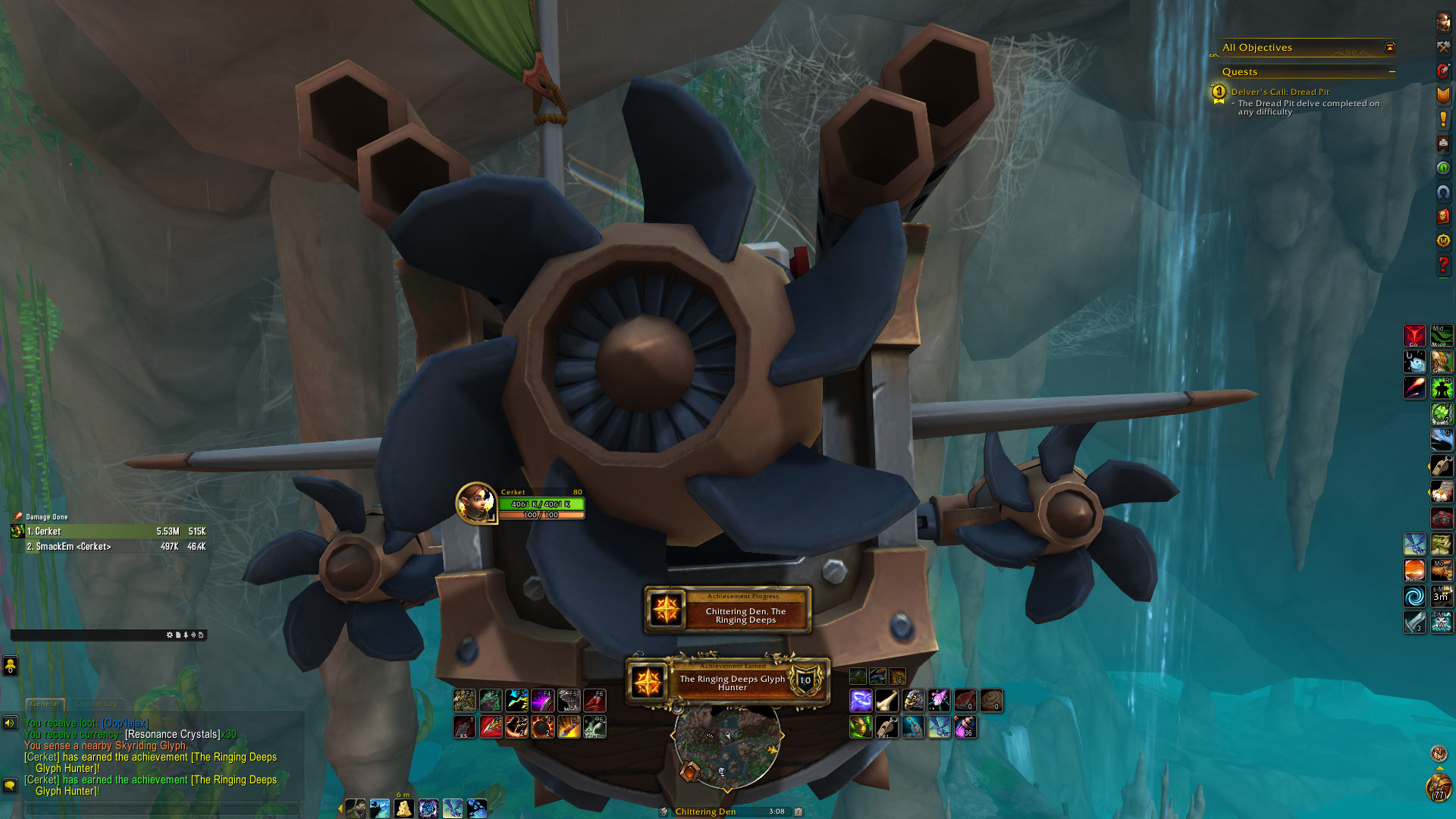The width and height of the screenshot is (1456, 819).
Task: Open the character info micro button
Action: pyautogui.click(x=1443, y=22)
